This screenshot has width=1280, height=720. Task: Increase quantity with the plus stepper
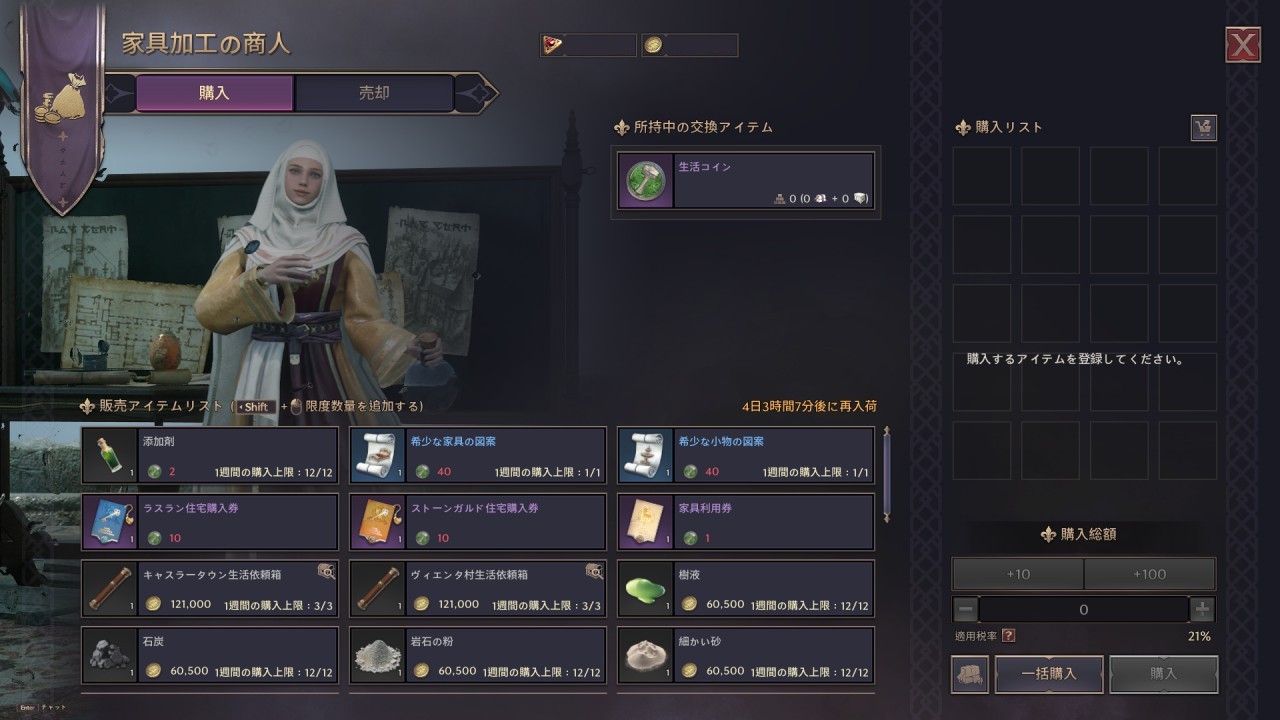pyautogui.click(x=1203, y=609)
